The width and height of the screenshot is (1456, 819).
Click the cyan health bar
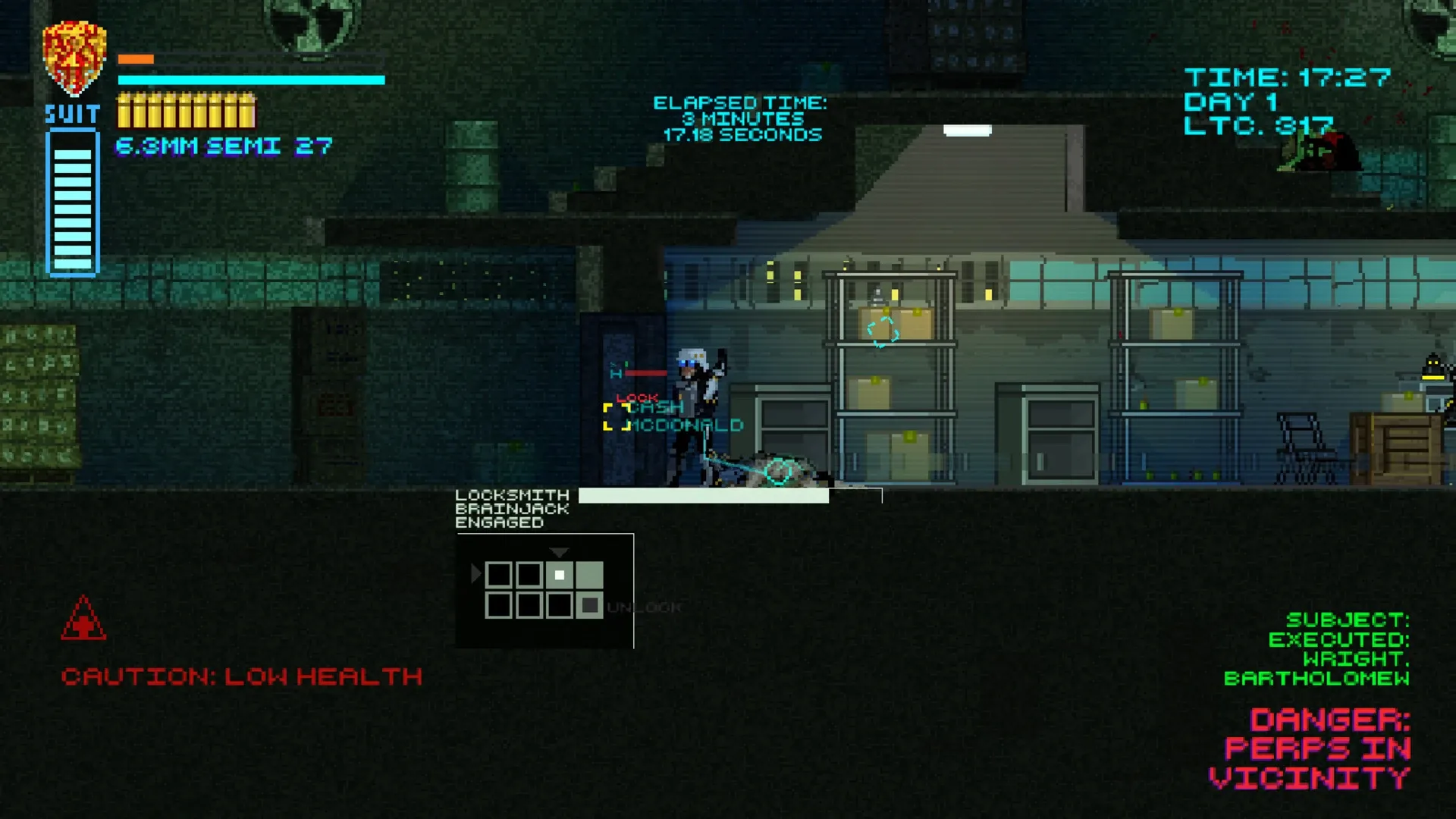coord(250,80)
